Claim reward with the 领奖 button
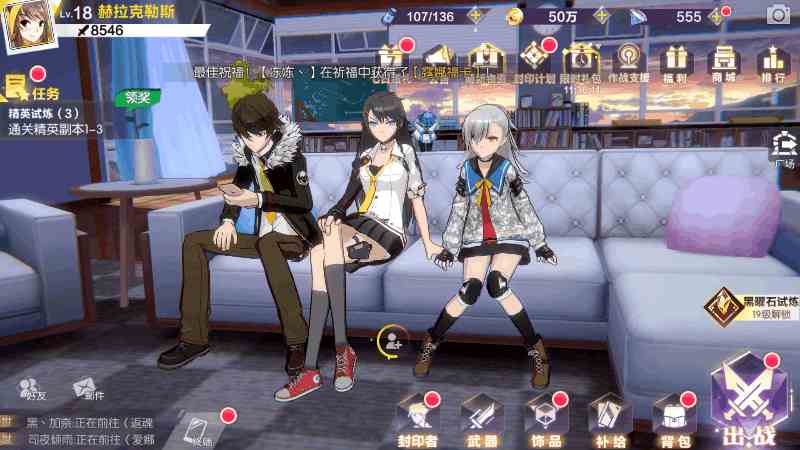Image resolution: width=800 pixels, height=450 pixels. tap(138, 98)
